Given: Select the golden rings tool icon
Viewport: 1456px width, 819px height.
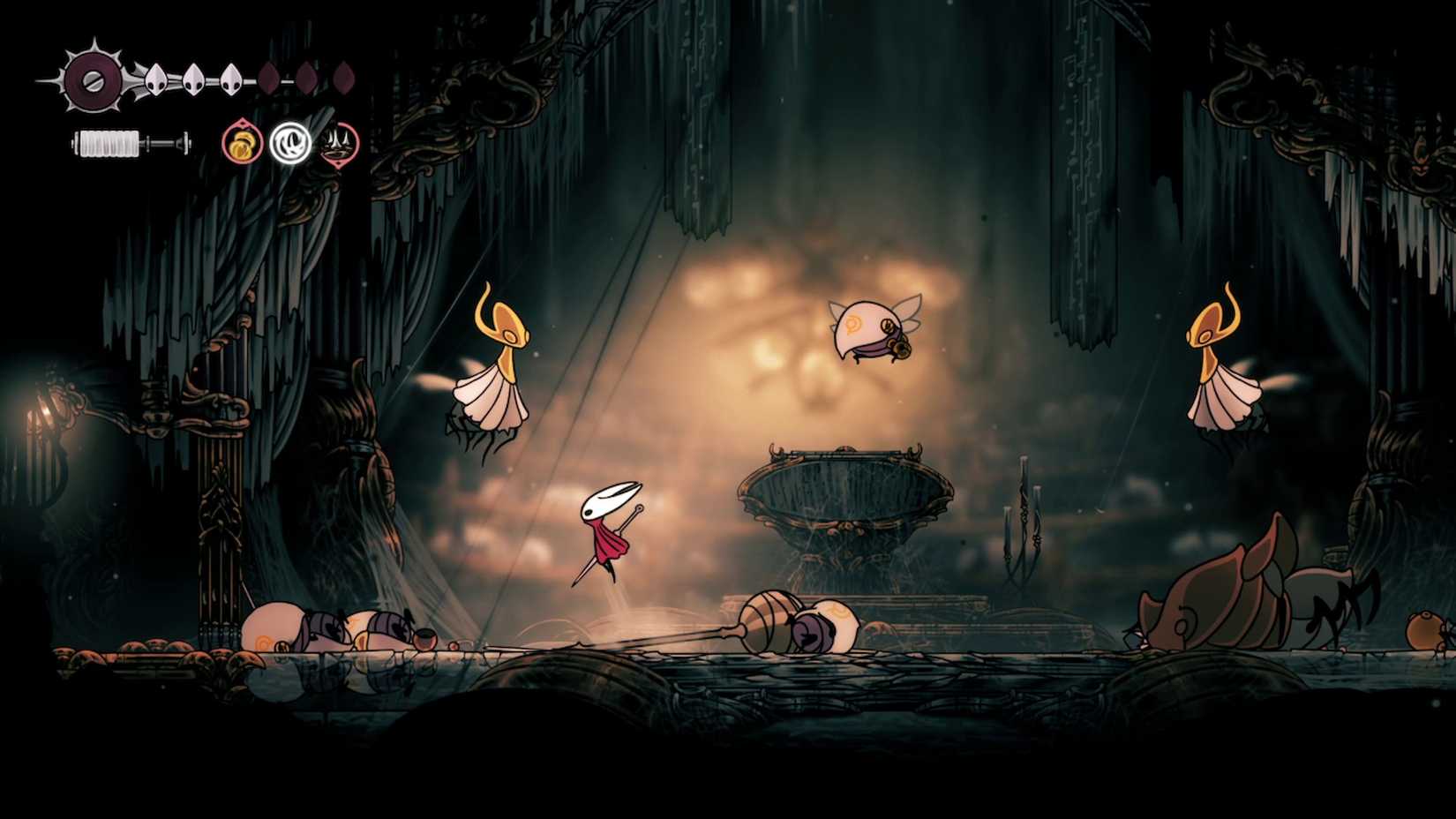Looking at the screenshot, I should pos(241,142).
